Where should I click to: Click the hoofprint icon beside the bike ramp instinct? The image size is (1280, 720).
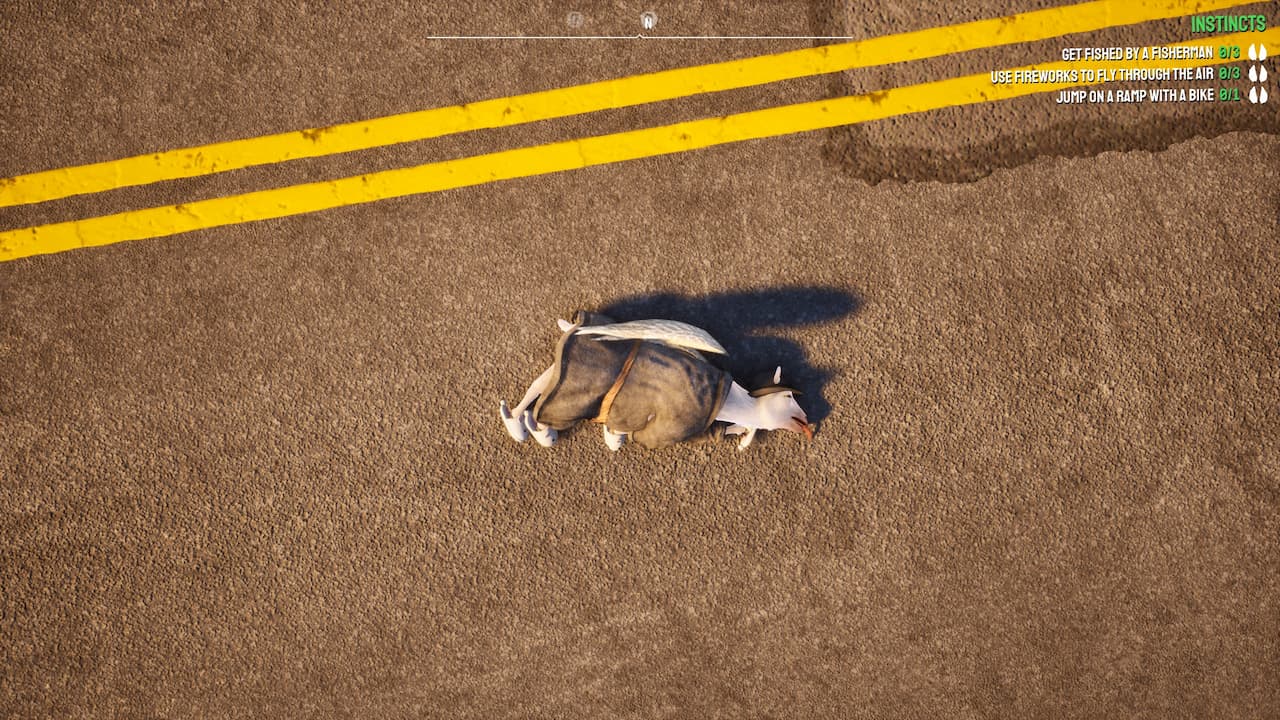point(1260,95)
